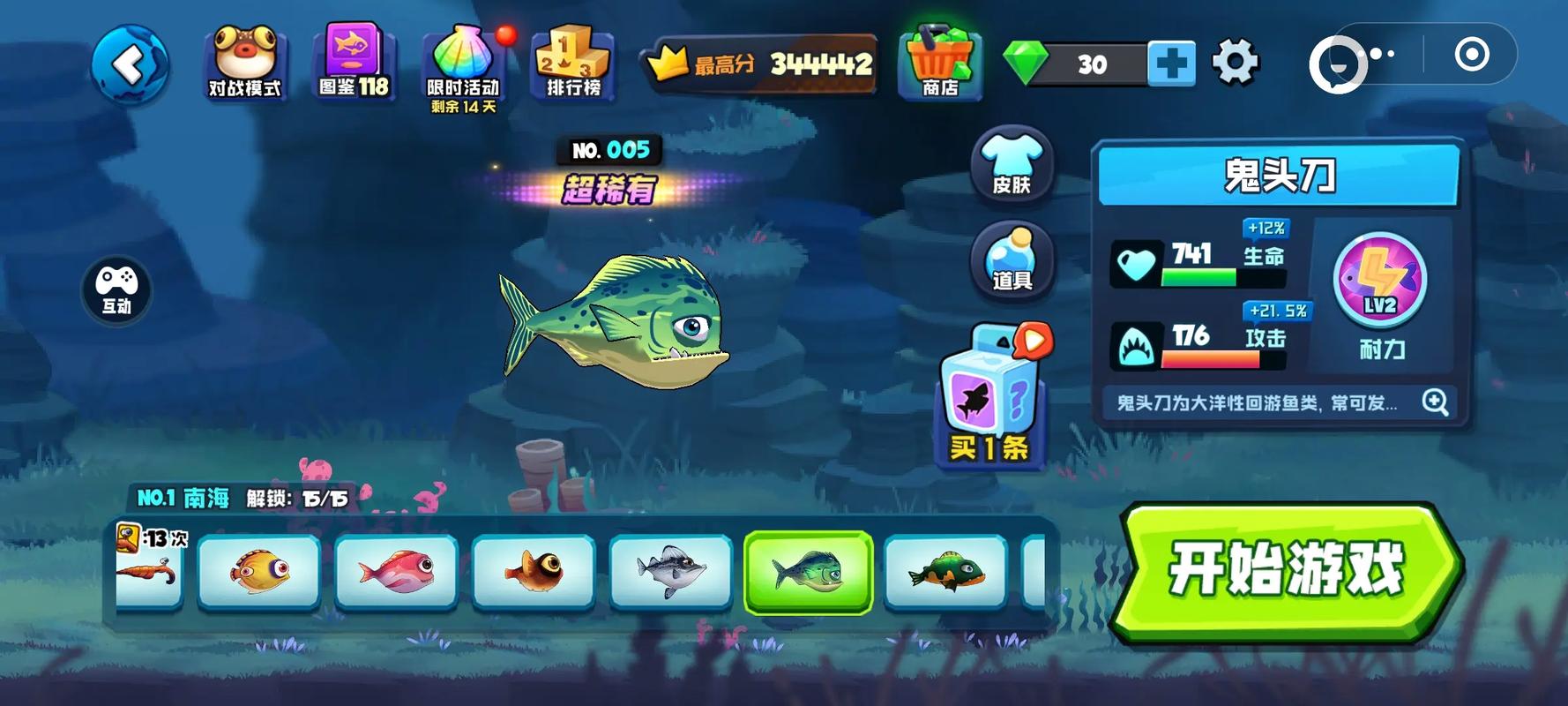Open the 图鉴 fish encyclopedia

click(354, 62)
